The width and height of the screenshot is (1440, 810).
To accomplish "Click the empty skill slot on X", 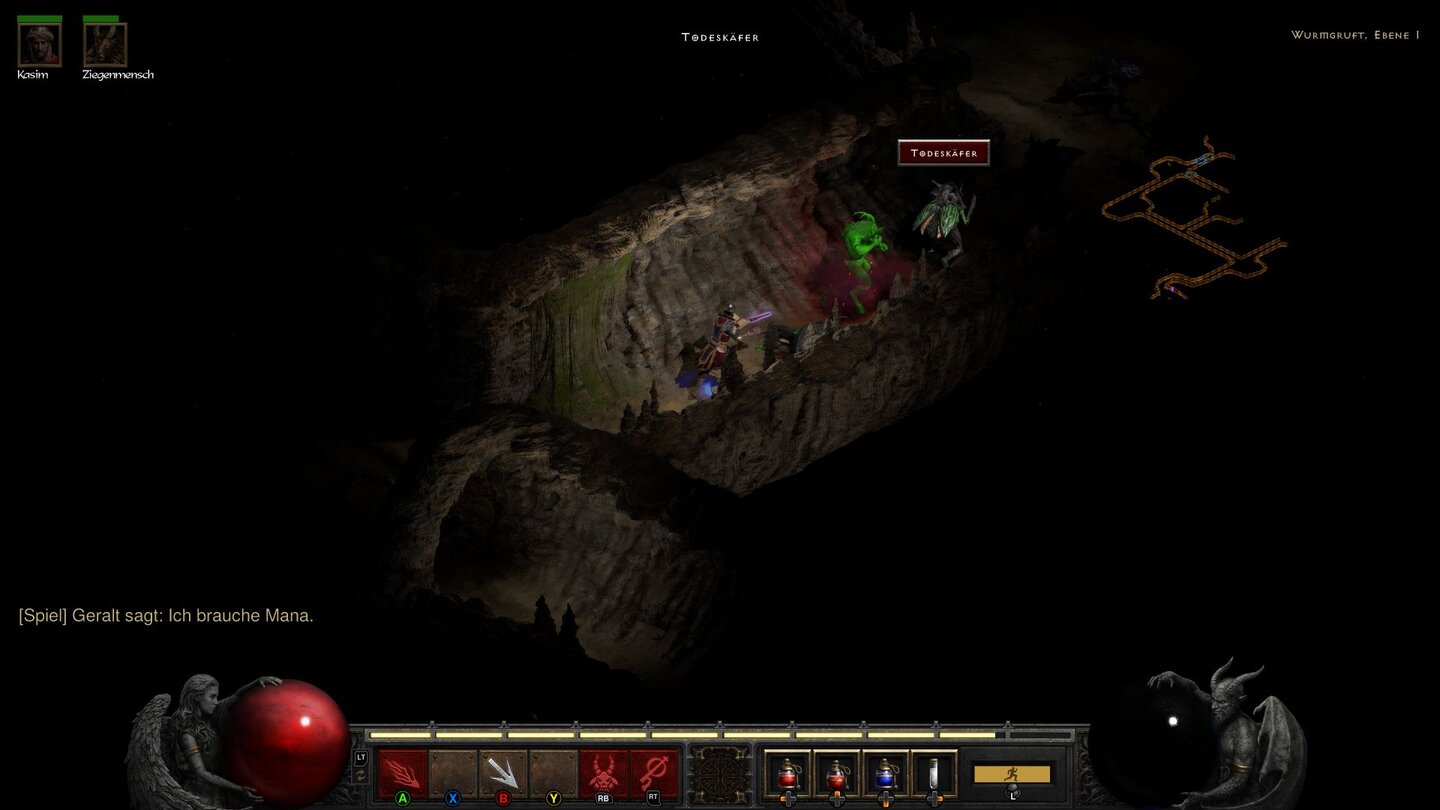I will point(452,771).
